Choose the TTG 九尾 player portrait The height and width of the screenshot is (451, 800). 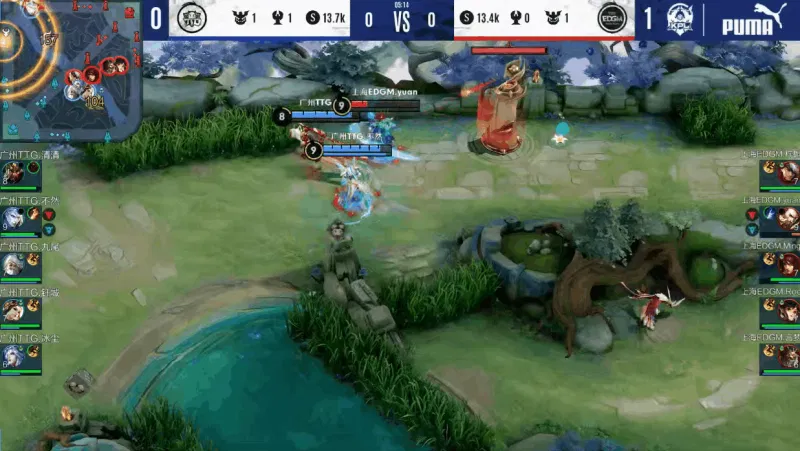point(14,265)
